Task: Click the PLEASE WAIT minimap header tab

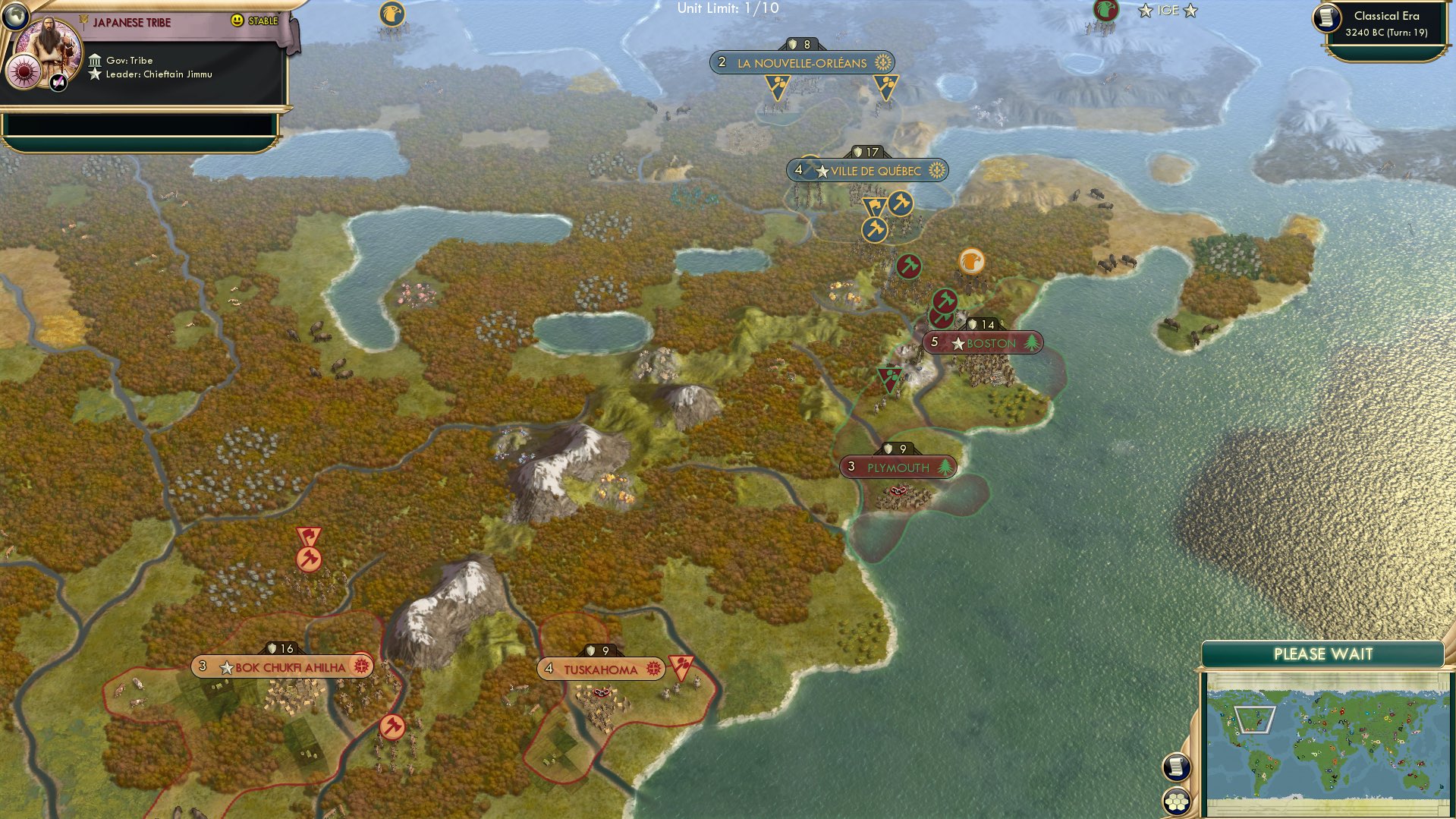Action: tap(1323, 654)
